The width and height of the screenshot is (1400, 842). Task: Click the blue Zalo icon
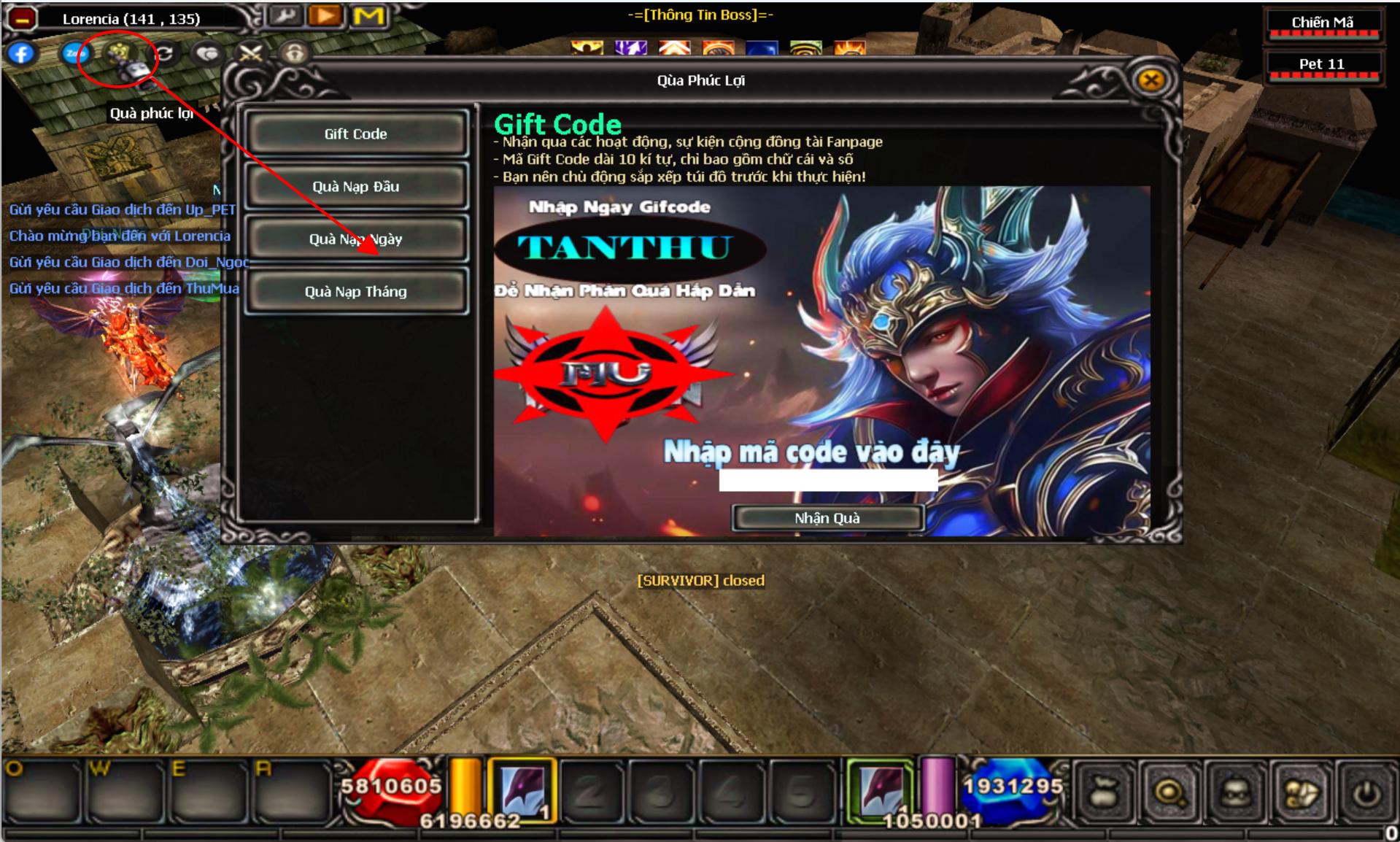75,53
